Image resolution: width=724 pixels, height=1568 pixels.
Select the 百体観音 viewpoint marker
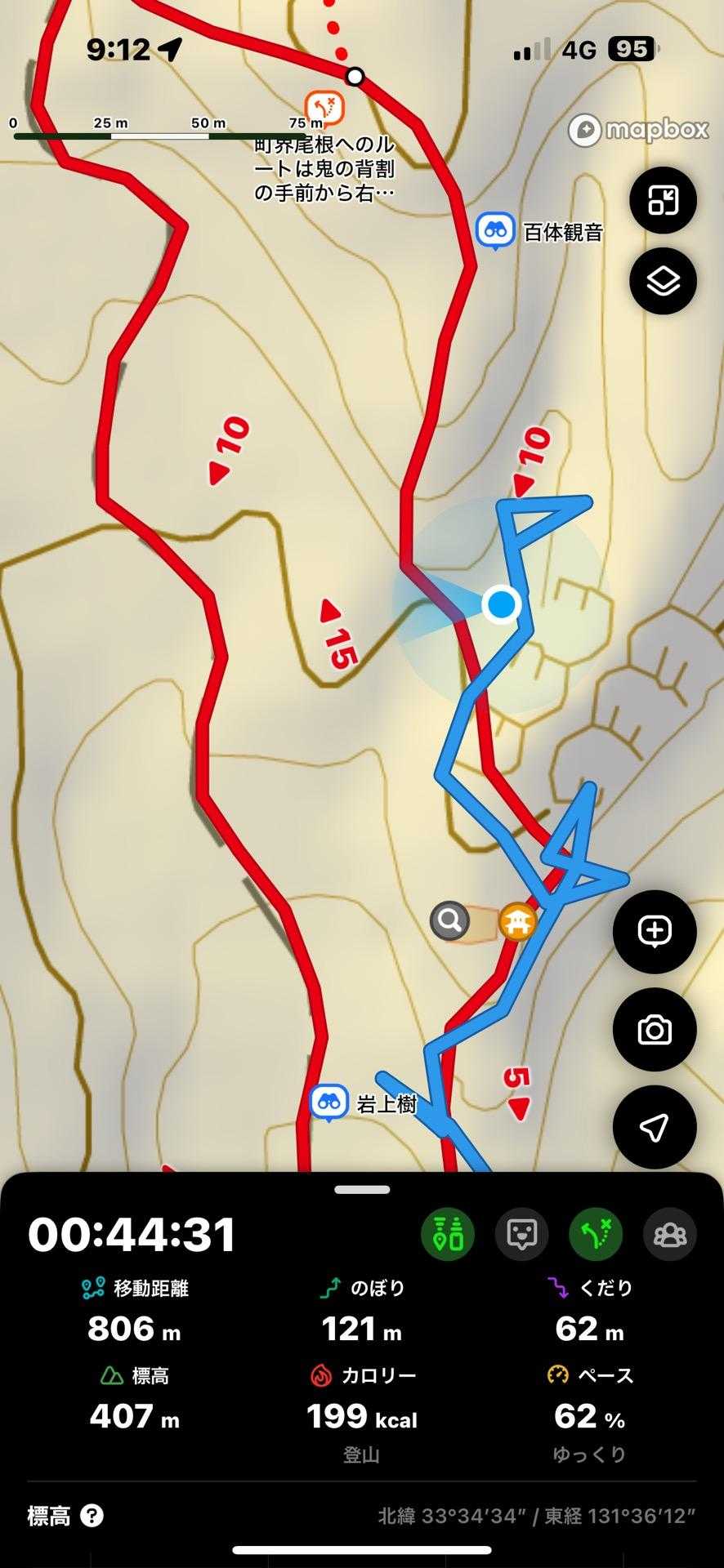[495, 231]
